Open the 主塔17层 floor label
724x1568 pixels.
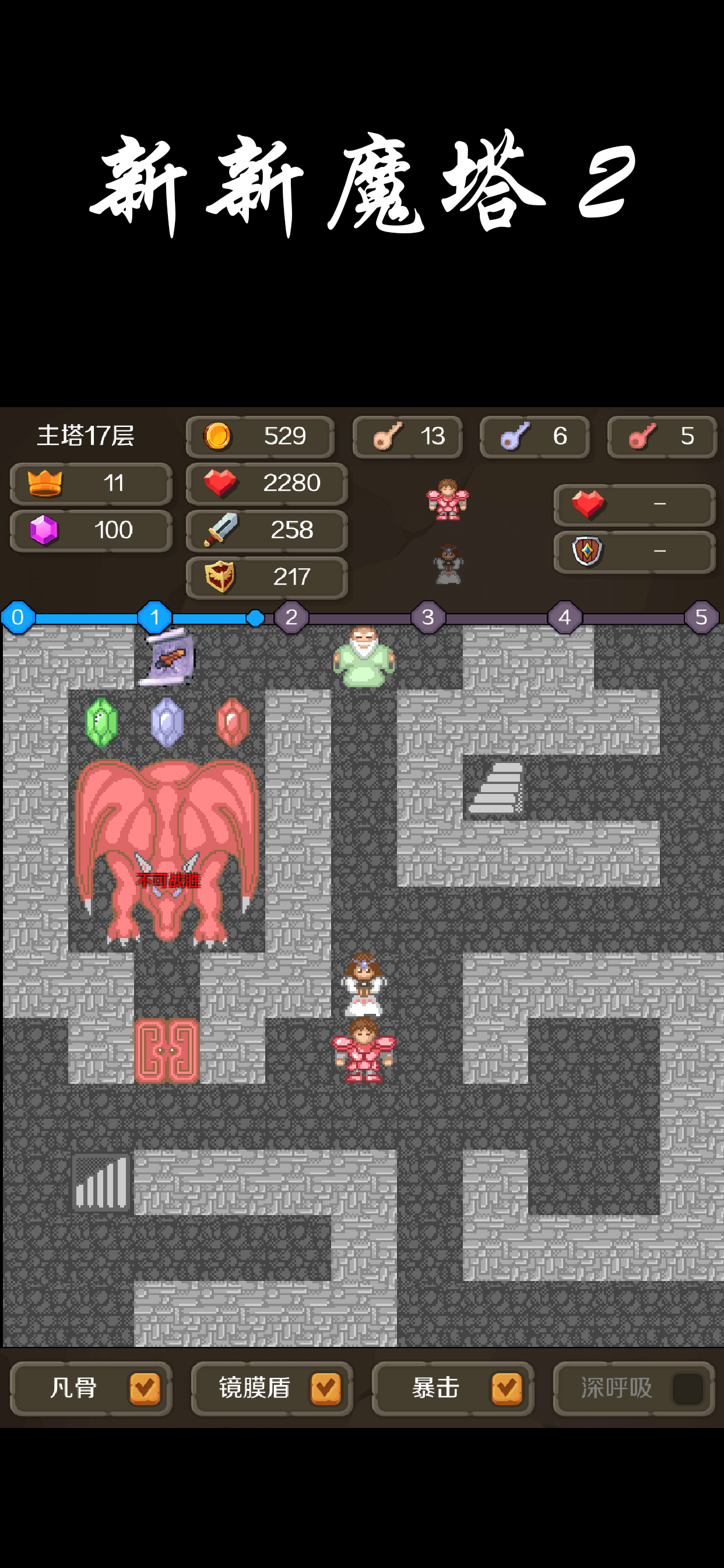click(x=86, y=436)
